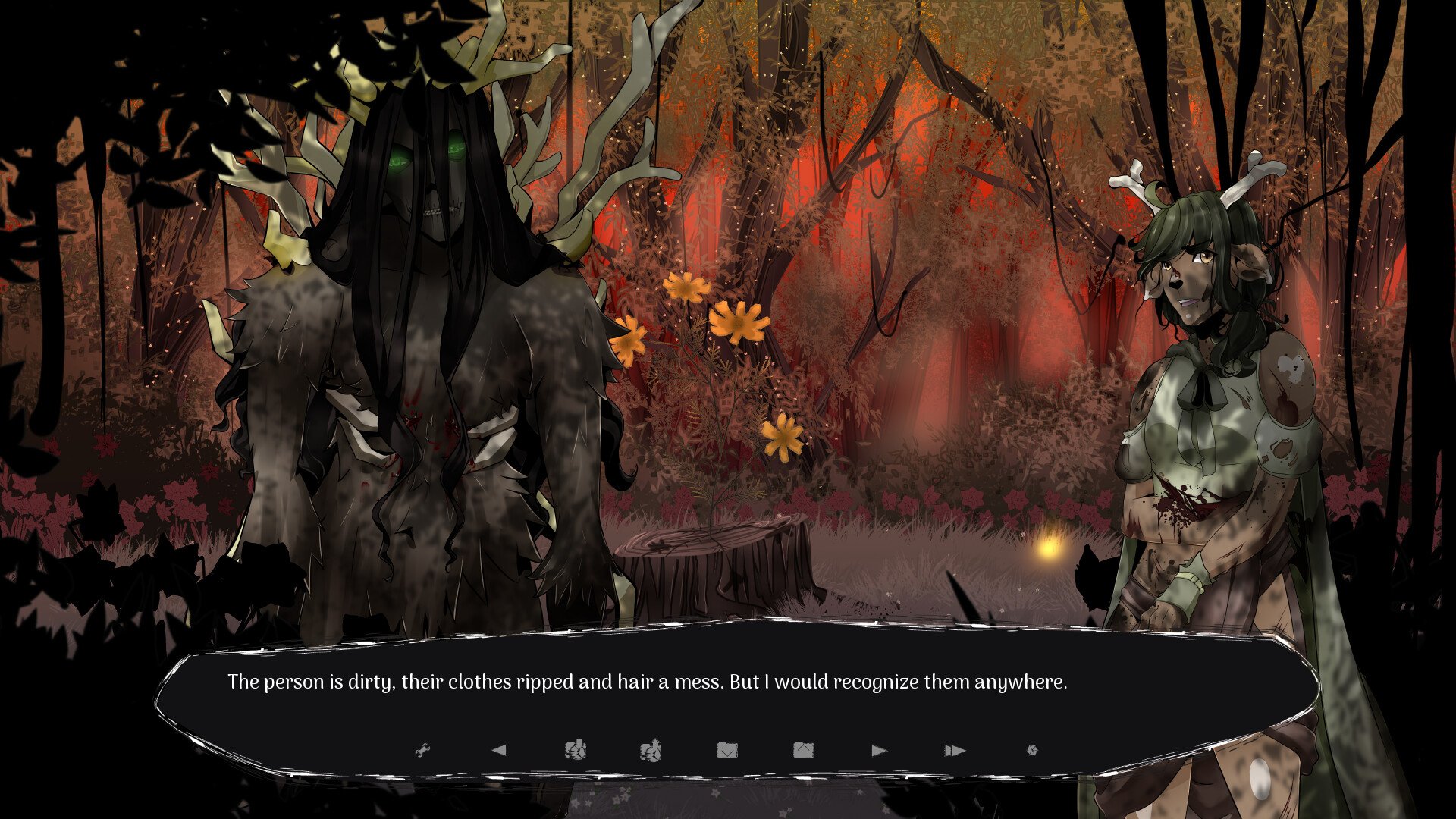The height and width of the screenshot is (819, 1456).
Task: Quick load using the folder up-arrow icon
Action: click(805, 749)
